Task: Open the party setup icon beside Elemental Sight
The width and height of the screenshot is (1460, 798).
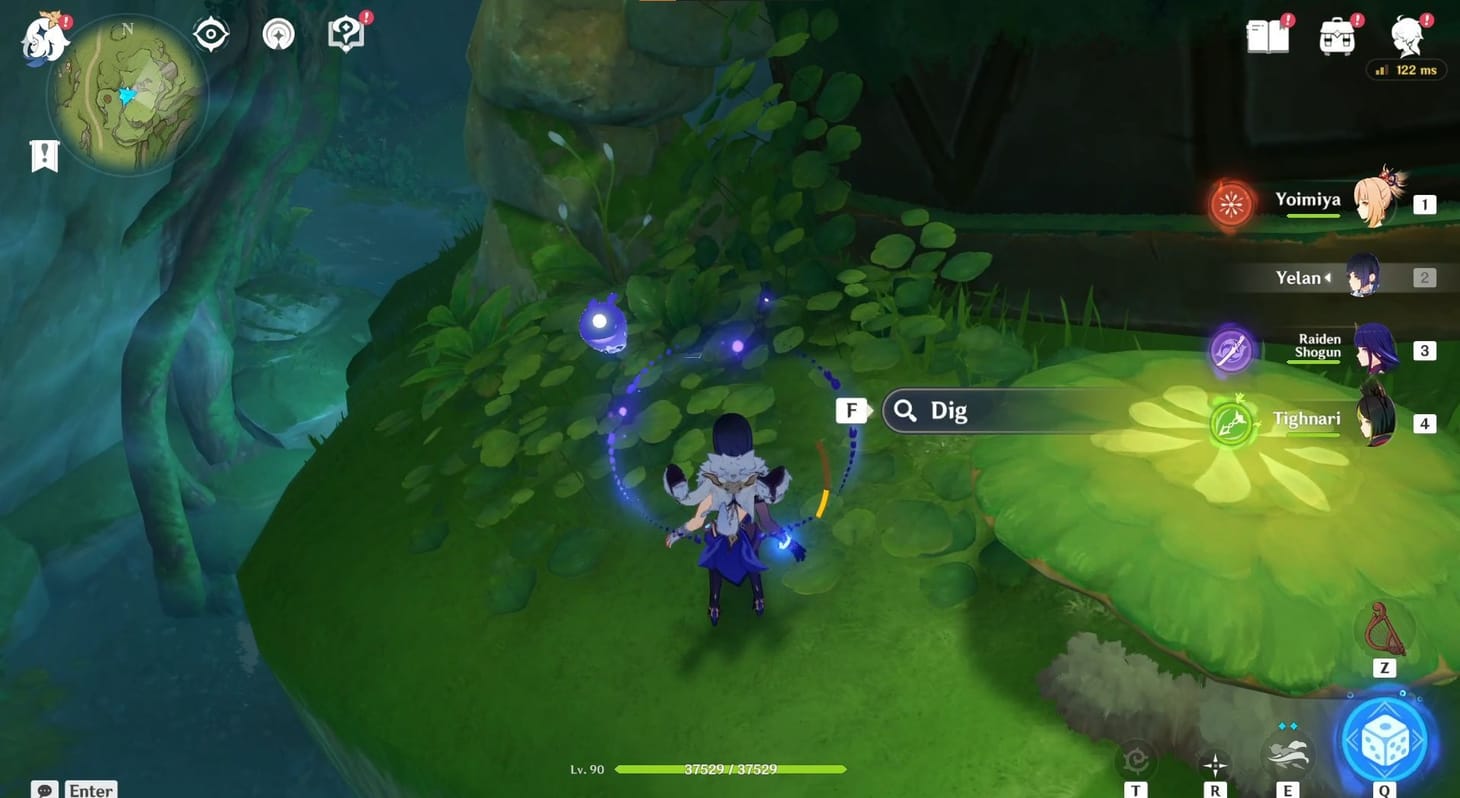Action: [x=277, y=33]
